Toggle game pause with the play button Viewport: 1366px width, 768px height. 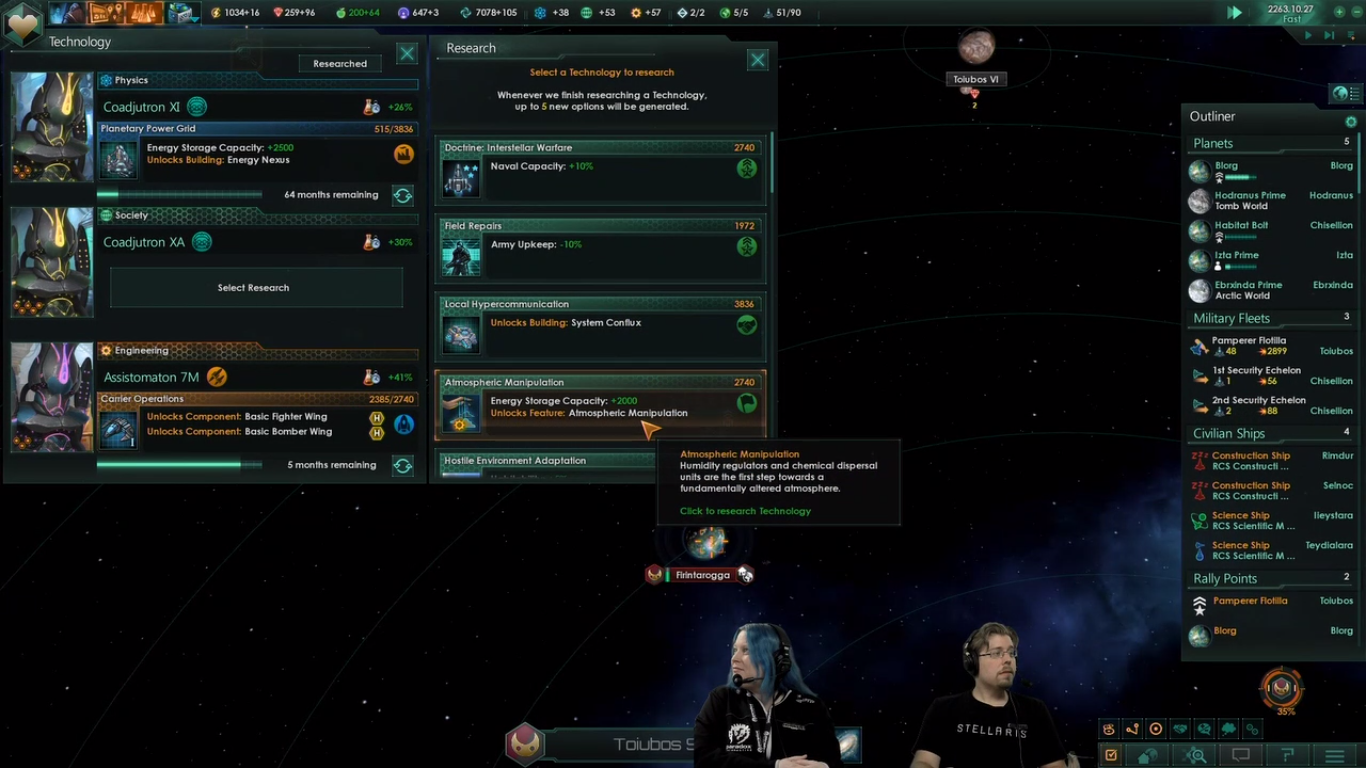click(1235, 12)
